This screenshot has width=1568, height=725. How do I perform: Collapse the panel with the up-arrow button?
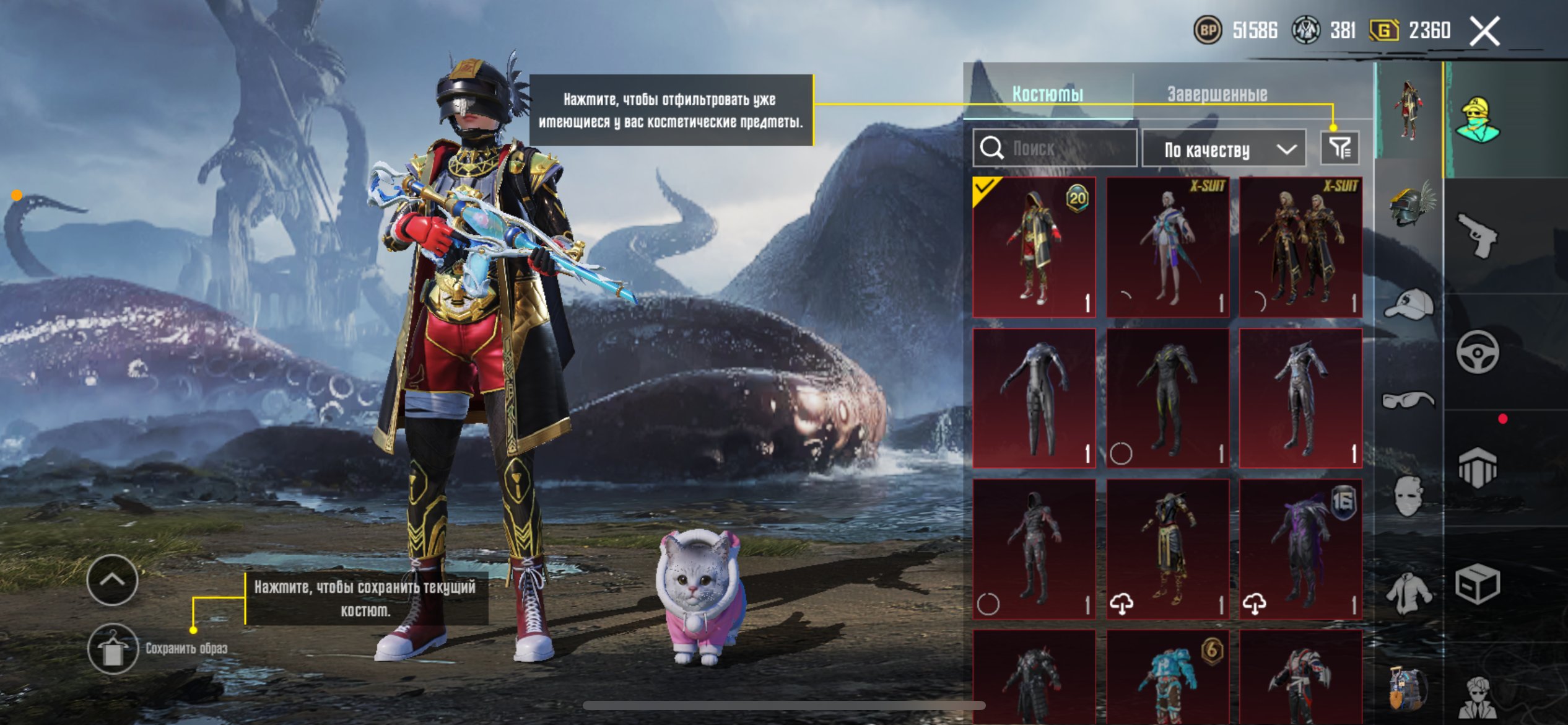(113, 580)
